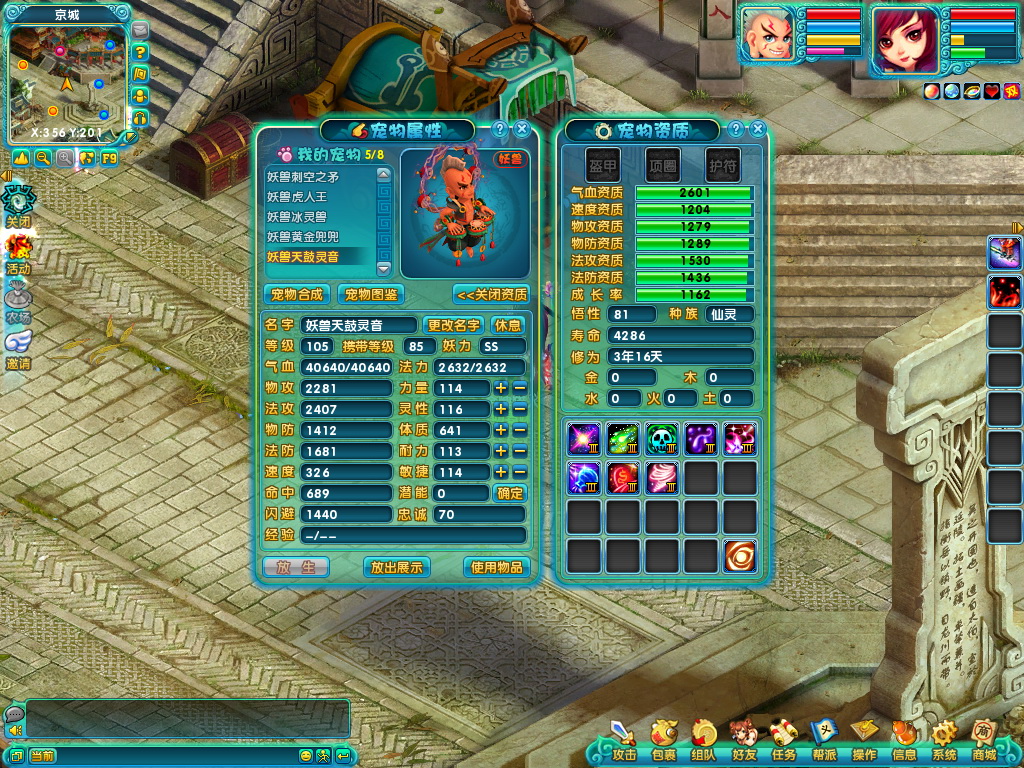
Task: Open the 商城 shop
Action: tap(984, 740)
